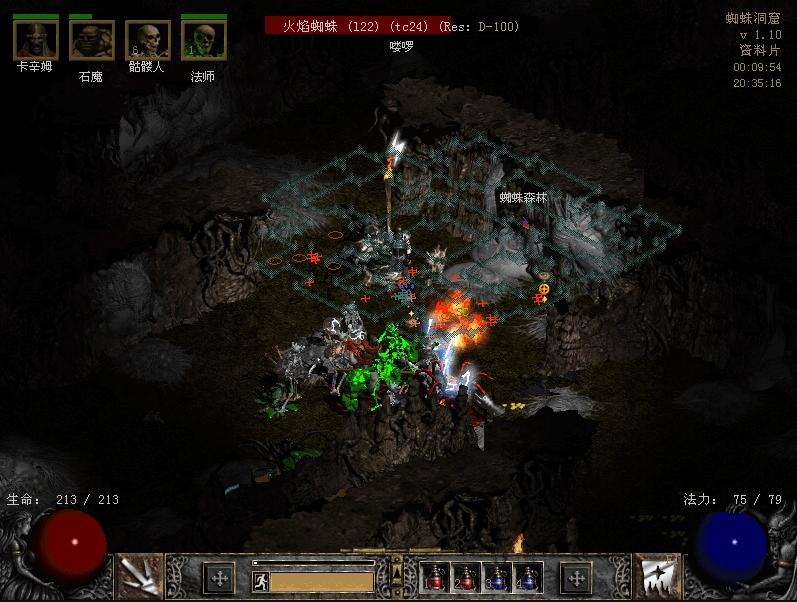Use the red healing potion in belt slot 1

436,577
